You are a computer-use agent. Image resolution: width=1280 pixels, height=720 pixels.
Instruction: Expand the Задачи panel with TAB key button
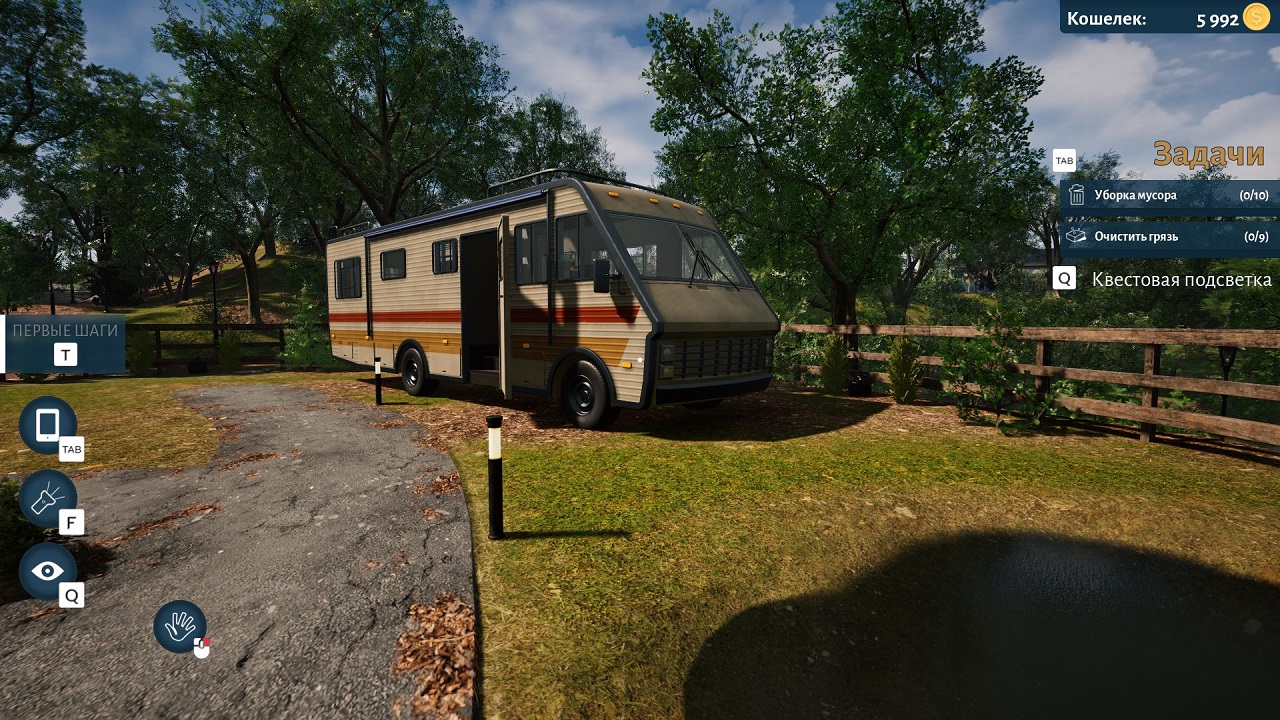click(1065, 160)
